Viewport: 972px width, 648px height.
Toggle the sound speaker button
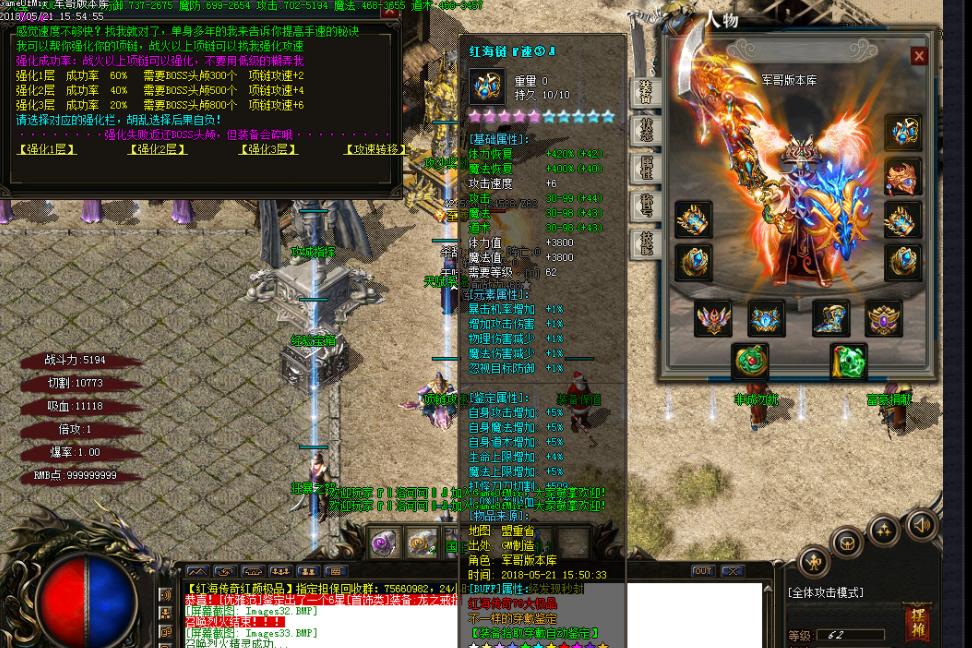[x=921, y=524]
